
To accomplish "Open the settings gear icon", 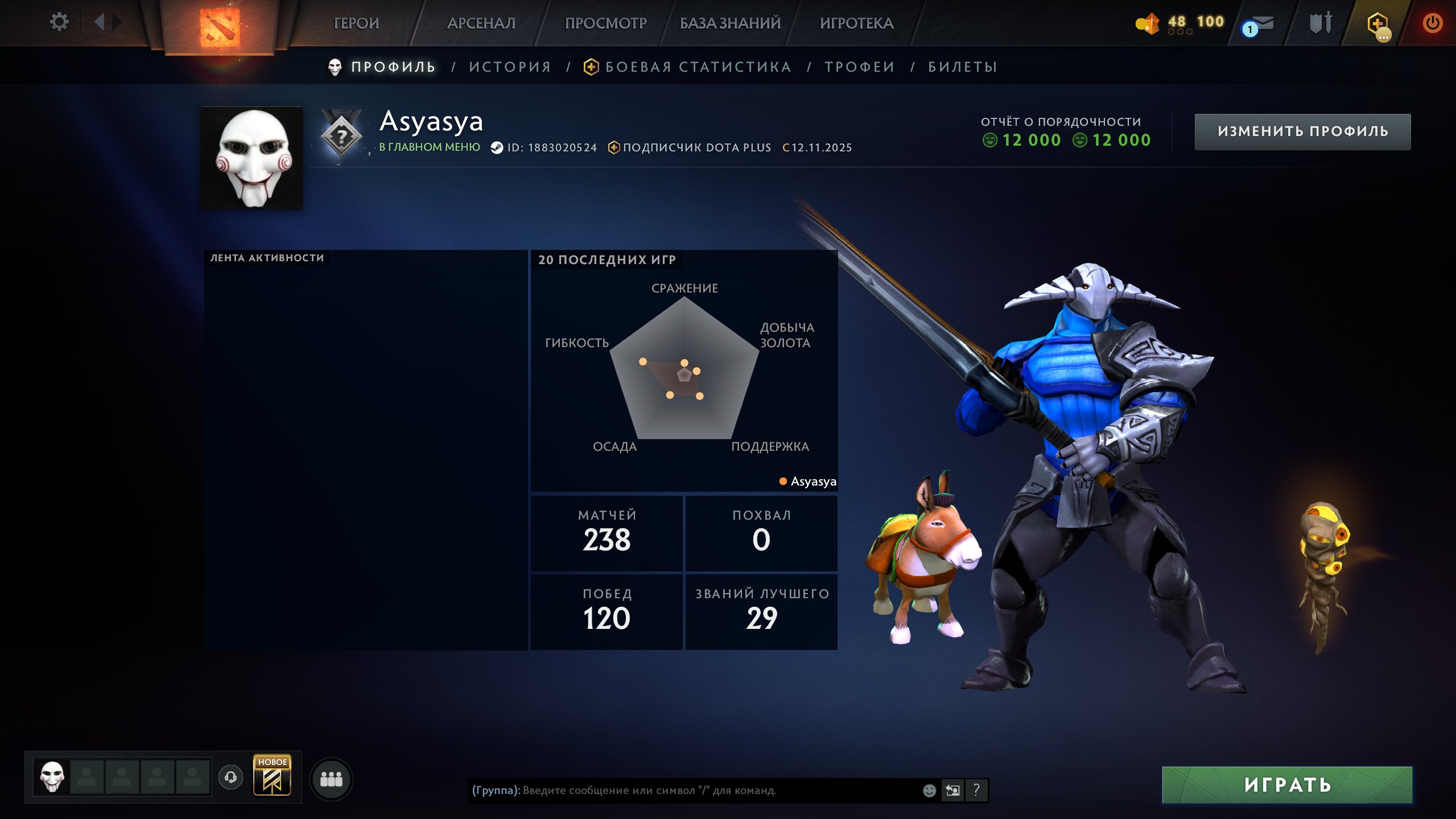I will (x=59, y=22).
